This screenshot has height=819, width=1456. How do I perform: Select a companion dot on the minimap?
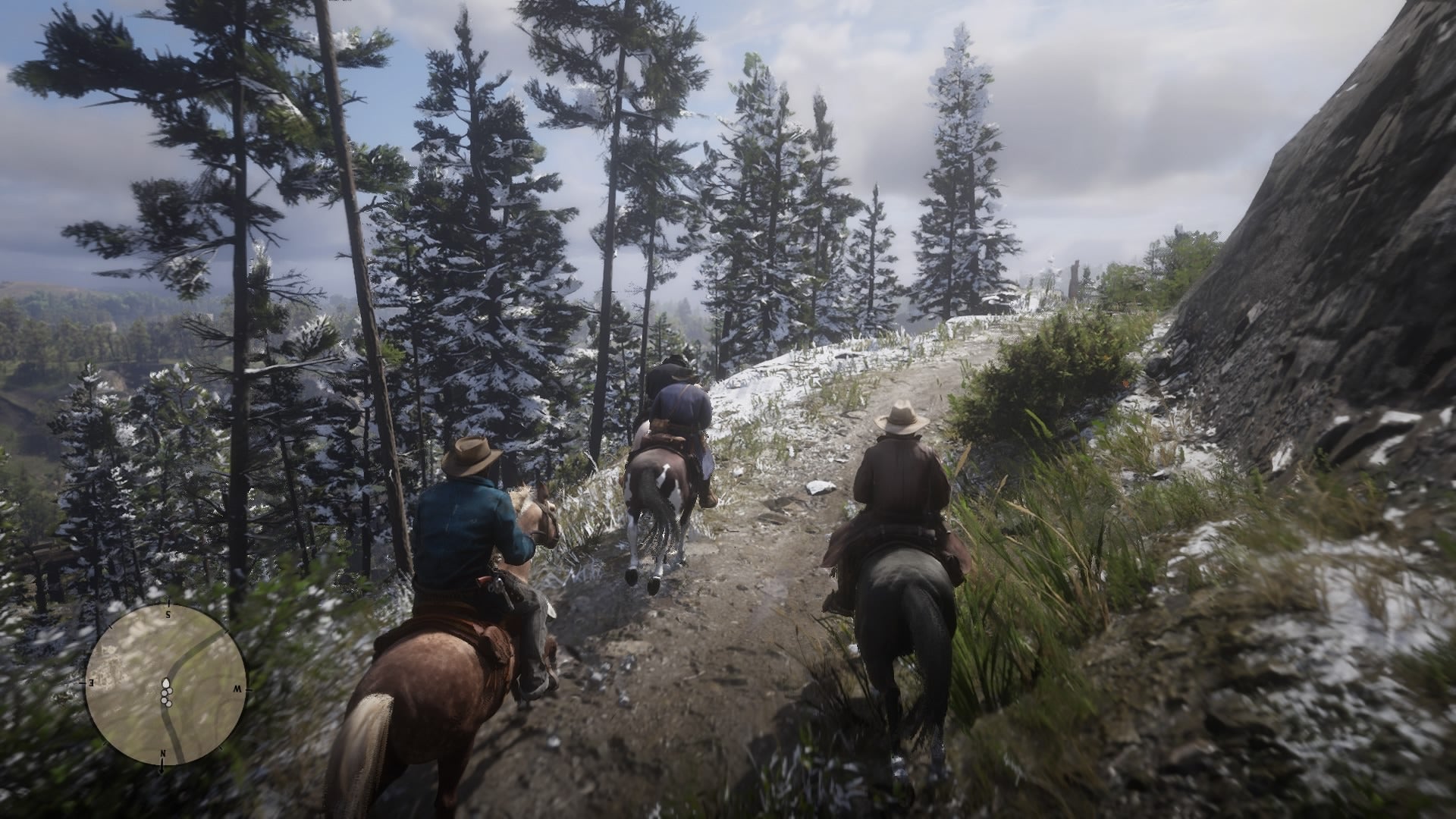[x=169, y=690]
